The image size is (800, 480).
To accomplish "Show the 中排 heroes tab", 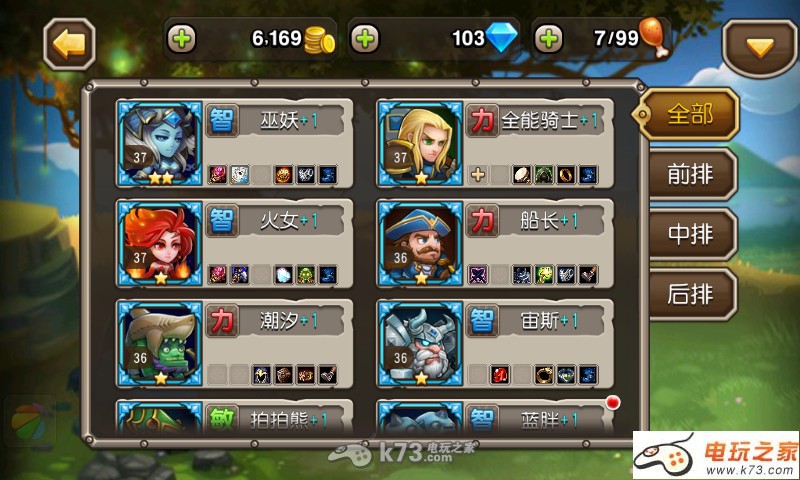I will (x=690, y=233).
